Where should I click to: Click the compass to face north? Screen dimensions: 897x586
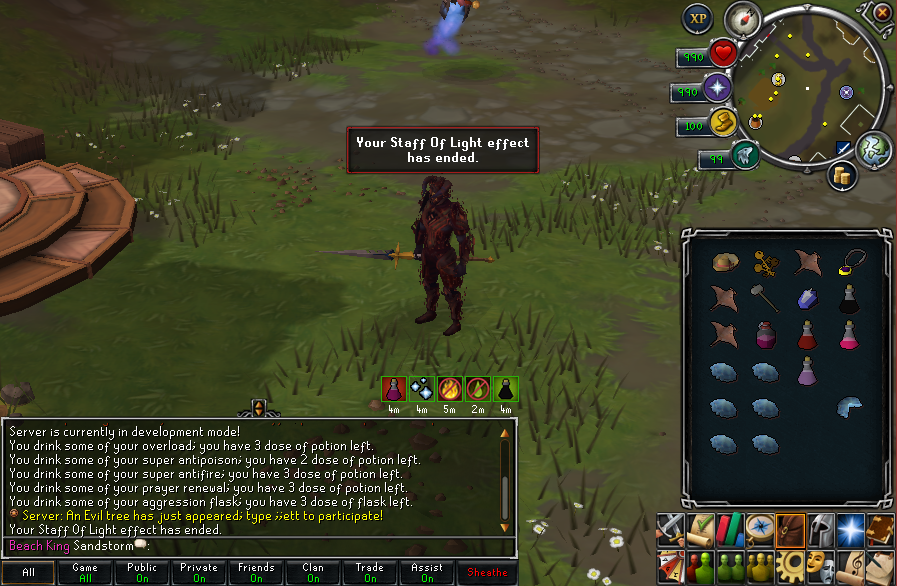coord(743,17)
